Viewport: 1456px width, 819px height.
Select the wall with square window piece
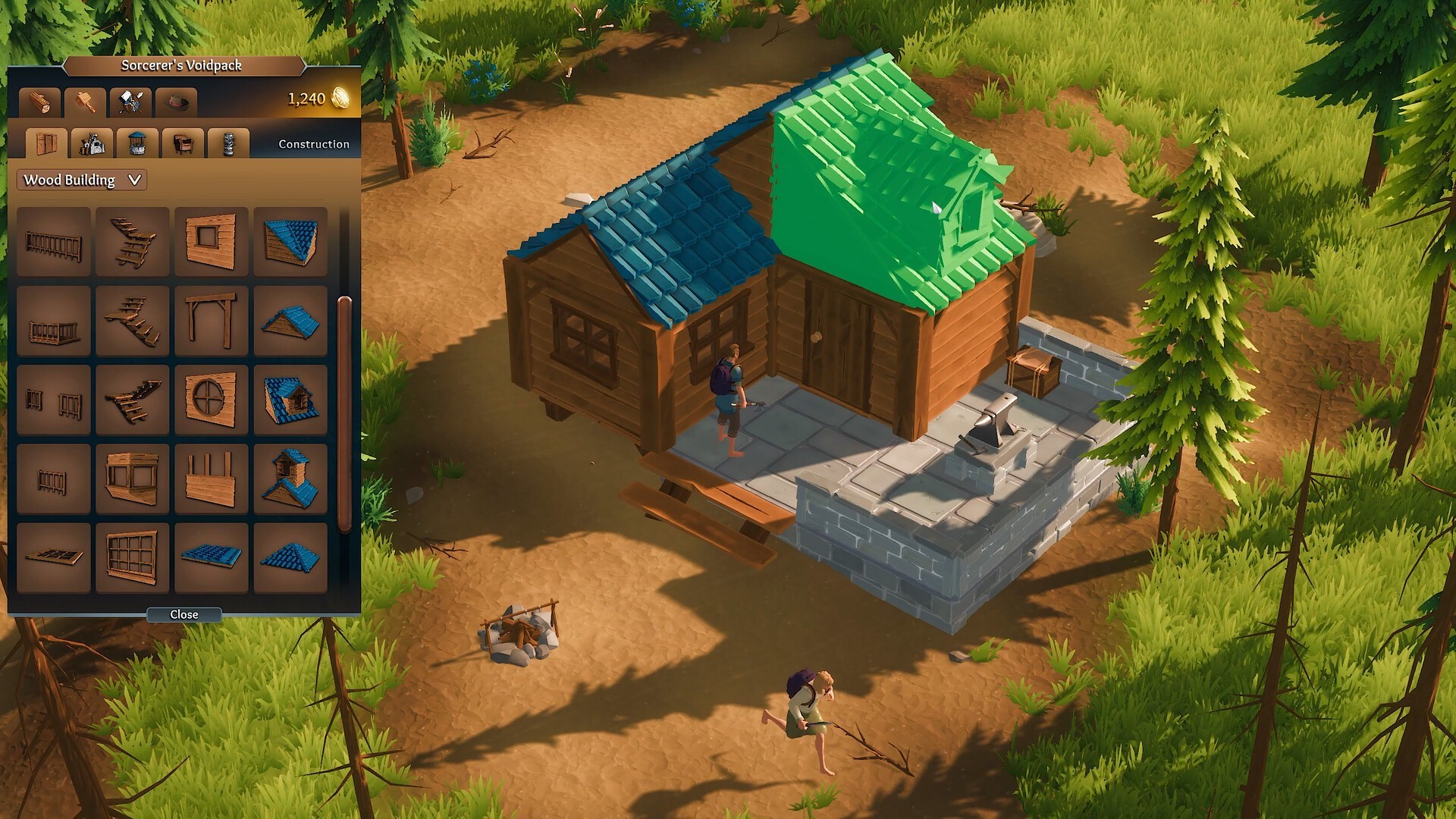pos(211,241)
